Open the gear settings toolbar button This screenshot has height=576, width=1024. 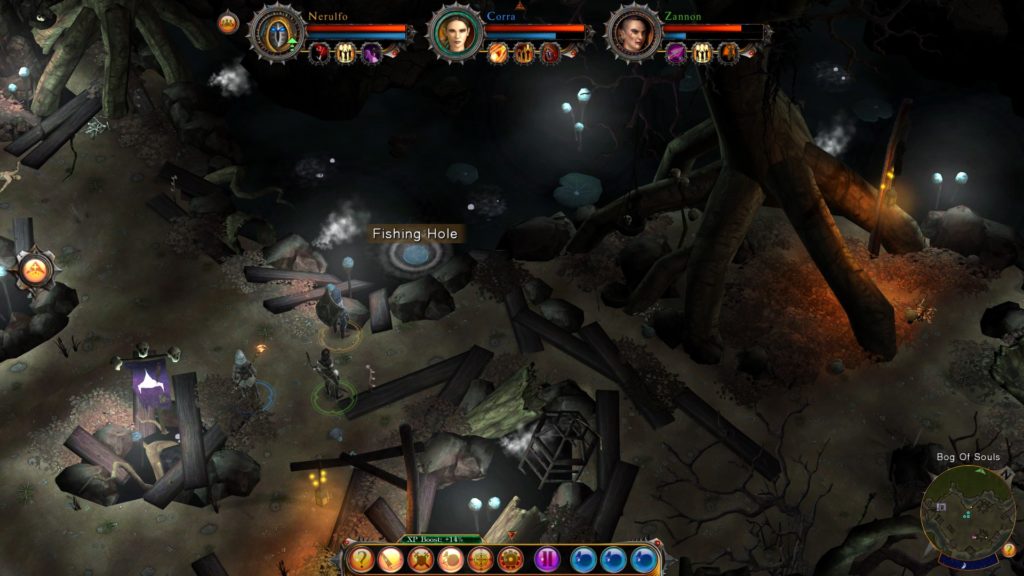(511, 560)
